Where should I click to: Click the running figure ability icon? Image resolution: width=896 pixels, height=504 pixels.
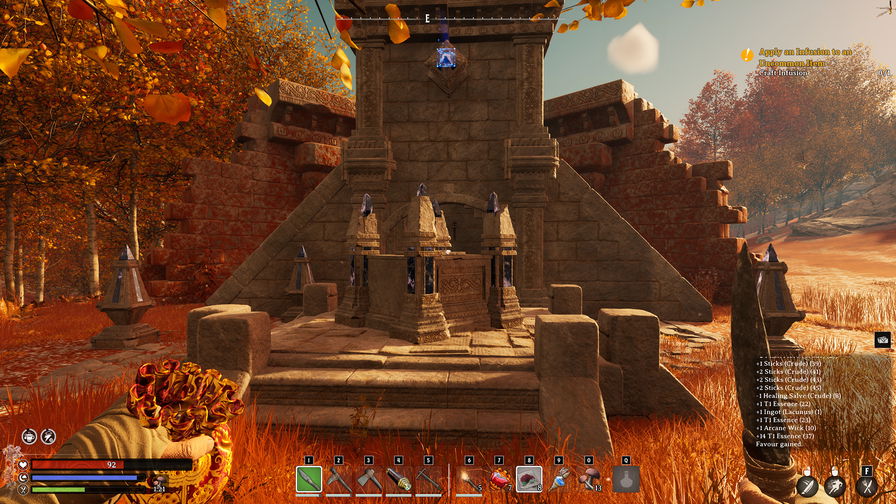pyautogui.click(x=836, y=486)
